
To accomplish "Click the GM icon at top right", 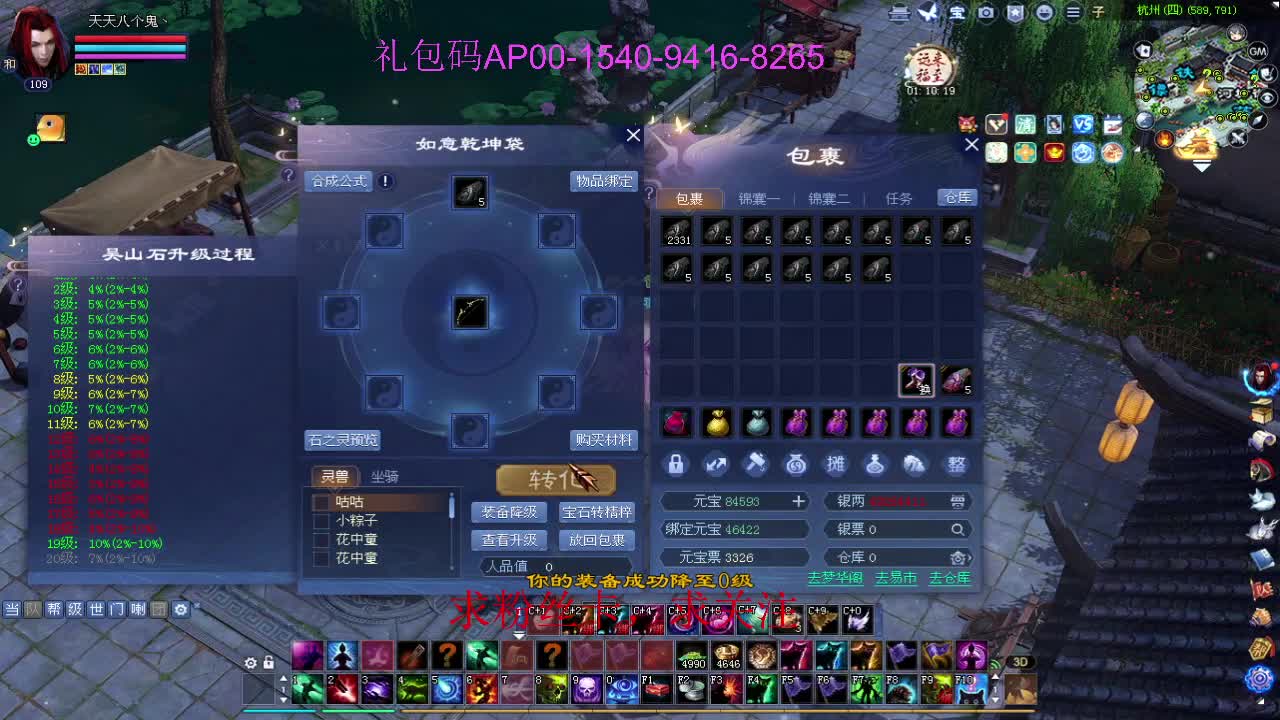I will click(1258, 50).
